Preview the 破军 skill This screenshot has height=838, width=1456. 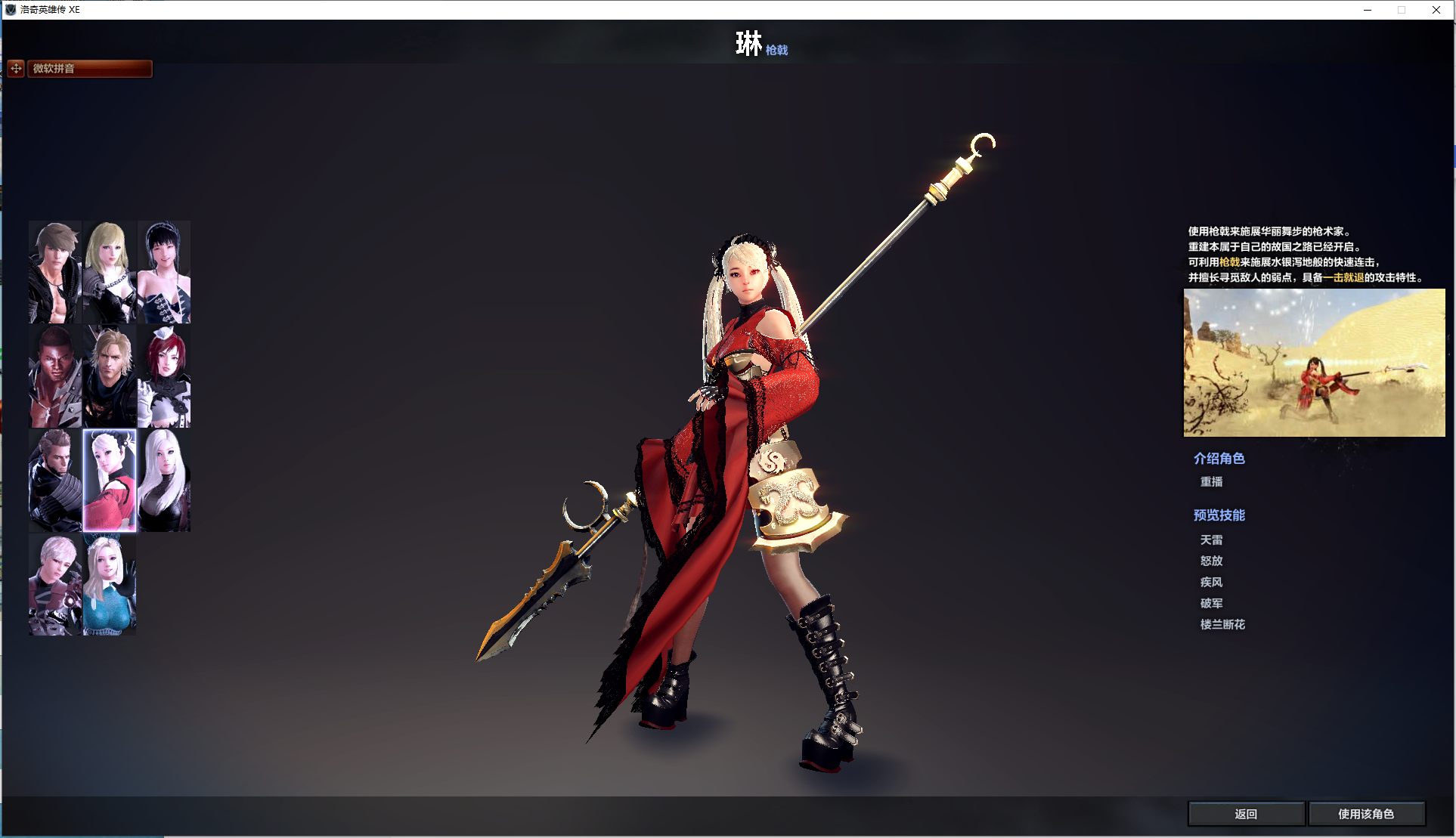tap(1211, 604)
